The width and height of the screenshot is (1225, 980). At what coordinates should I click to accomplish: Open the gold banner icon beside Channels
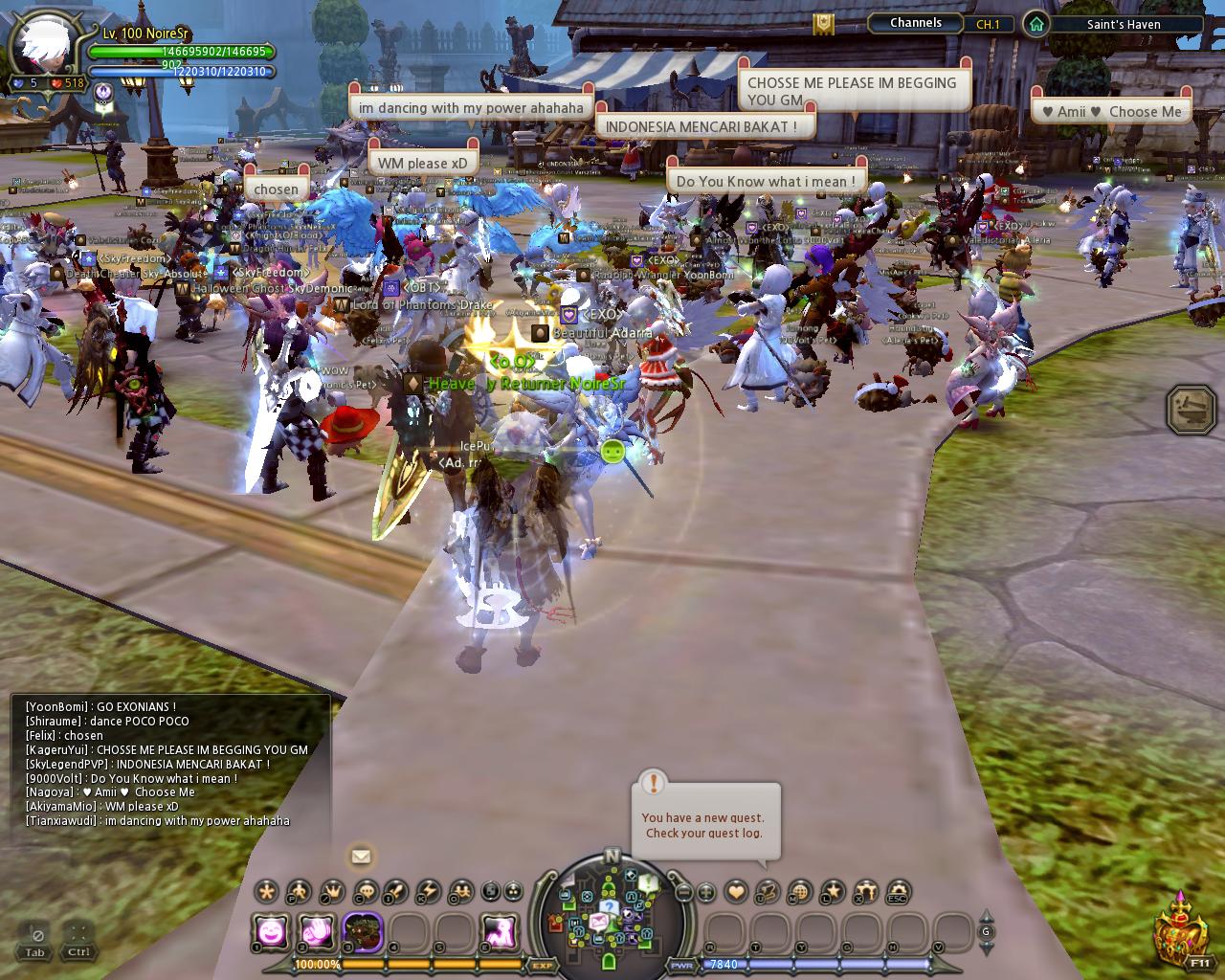click(x=823, y=24)
